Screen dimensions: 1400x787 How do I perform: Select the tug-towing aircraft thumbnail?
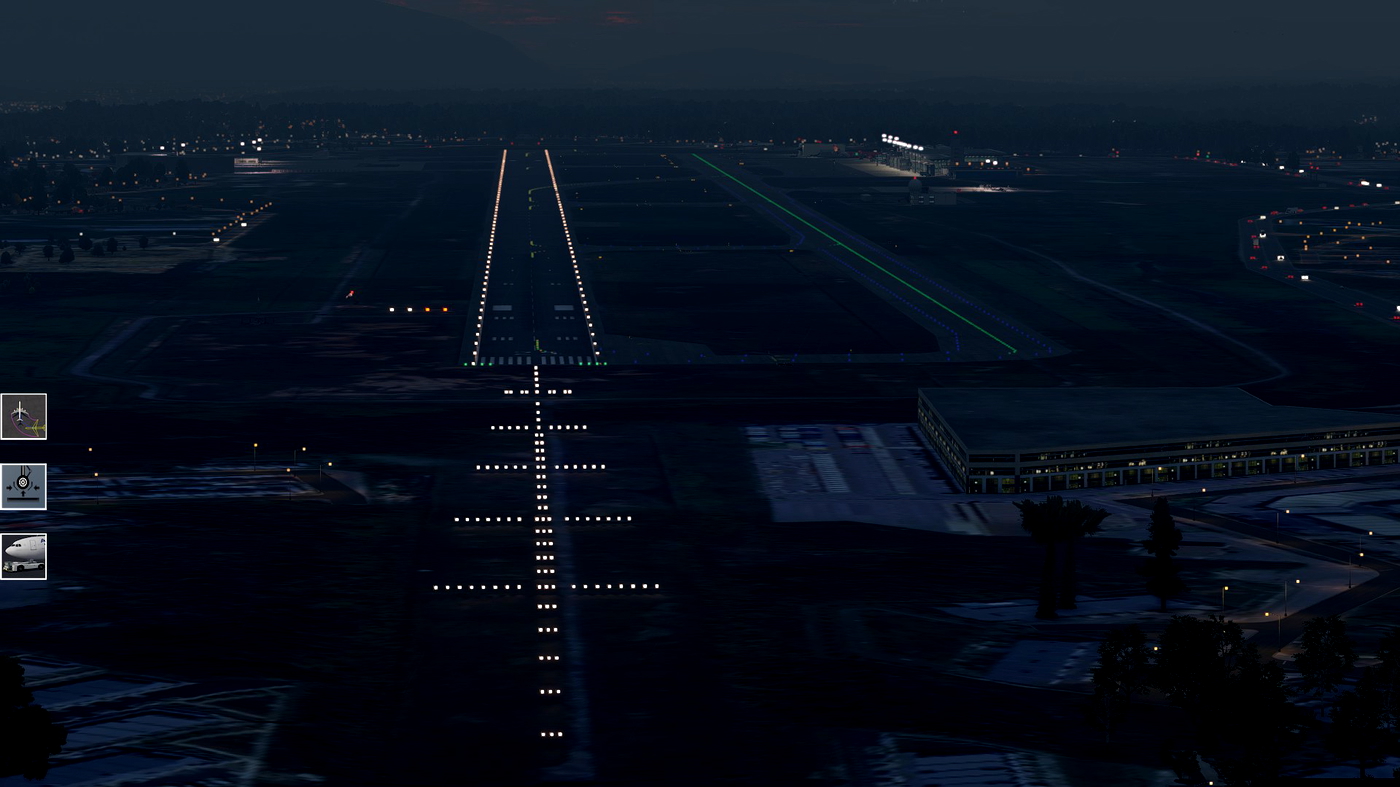click(x=24, y=556)
